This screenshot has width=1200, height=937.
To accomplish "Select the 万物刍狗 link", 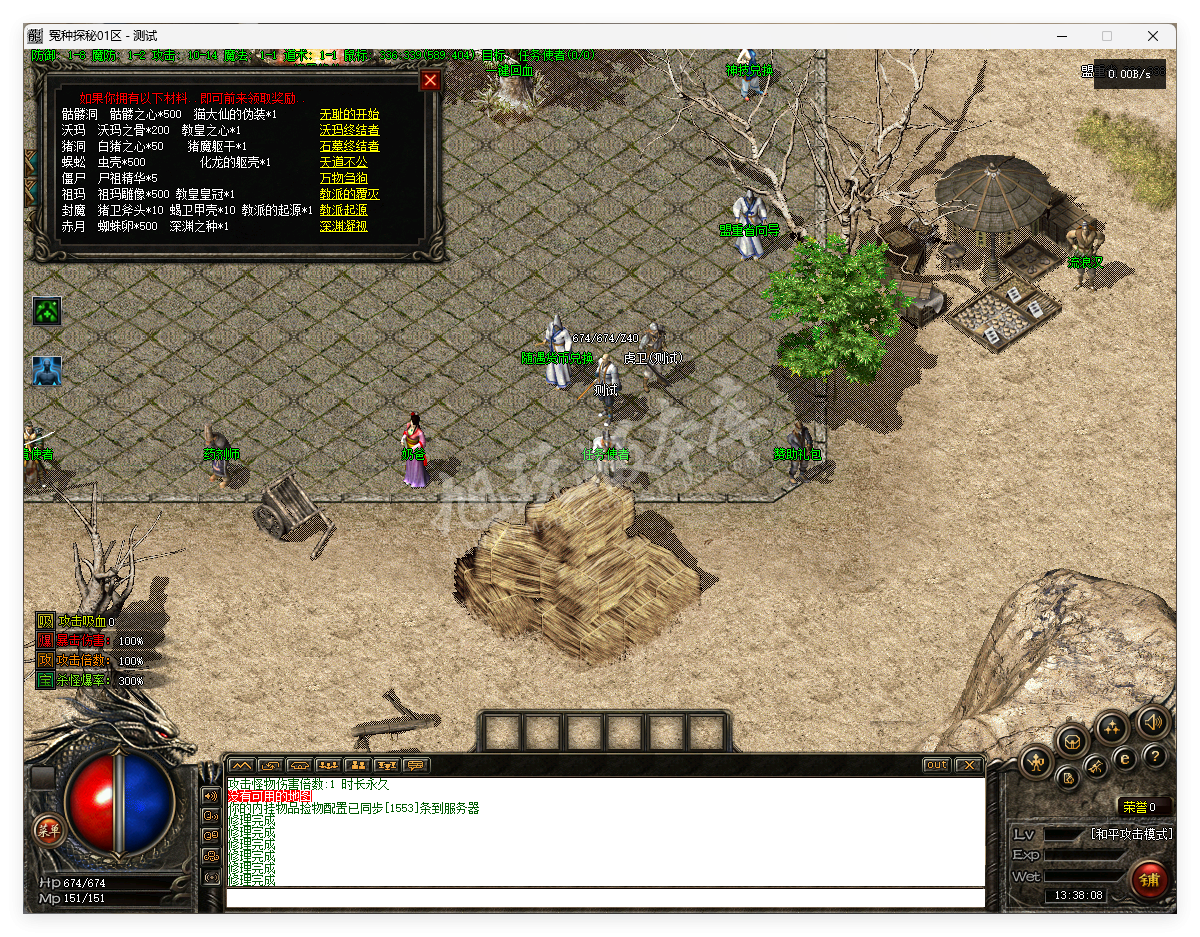I will (x=343, y=179).
